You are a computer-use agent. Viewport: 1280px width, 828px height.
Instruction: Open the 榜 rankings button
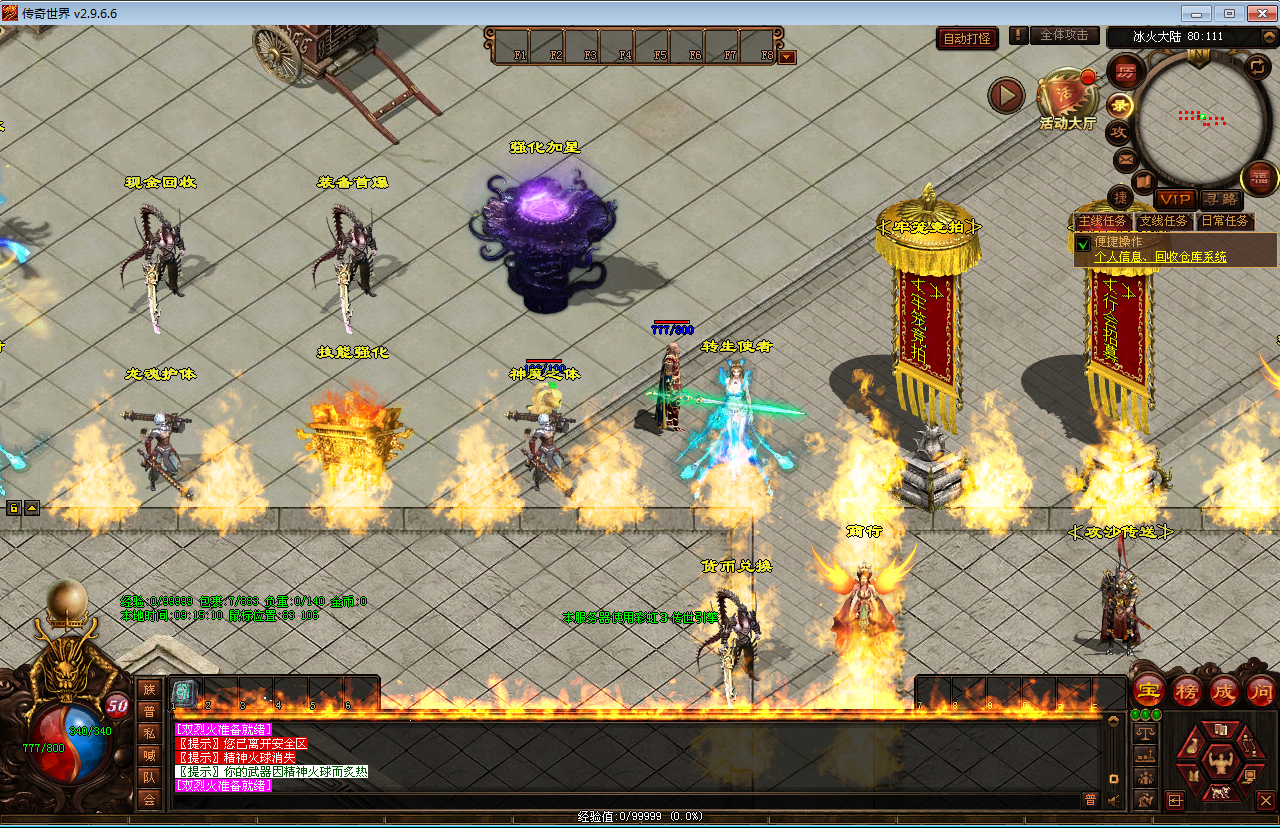coord(1187,691)
